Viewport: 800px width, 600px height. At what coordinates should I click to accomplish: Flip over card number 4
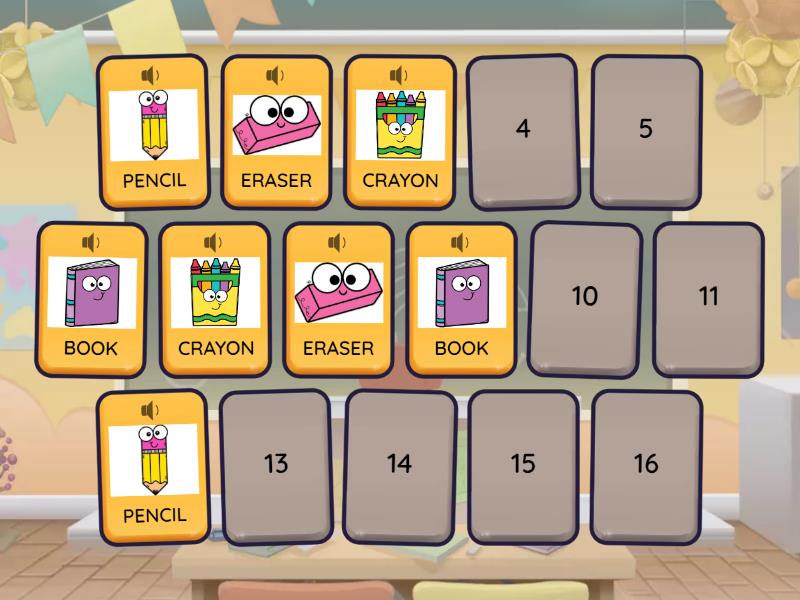(522, 130)
